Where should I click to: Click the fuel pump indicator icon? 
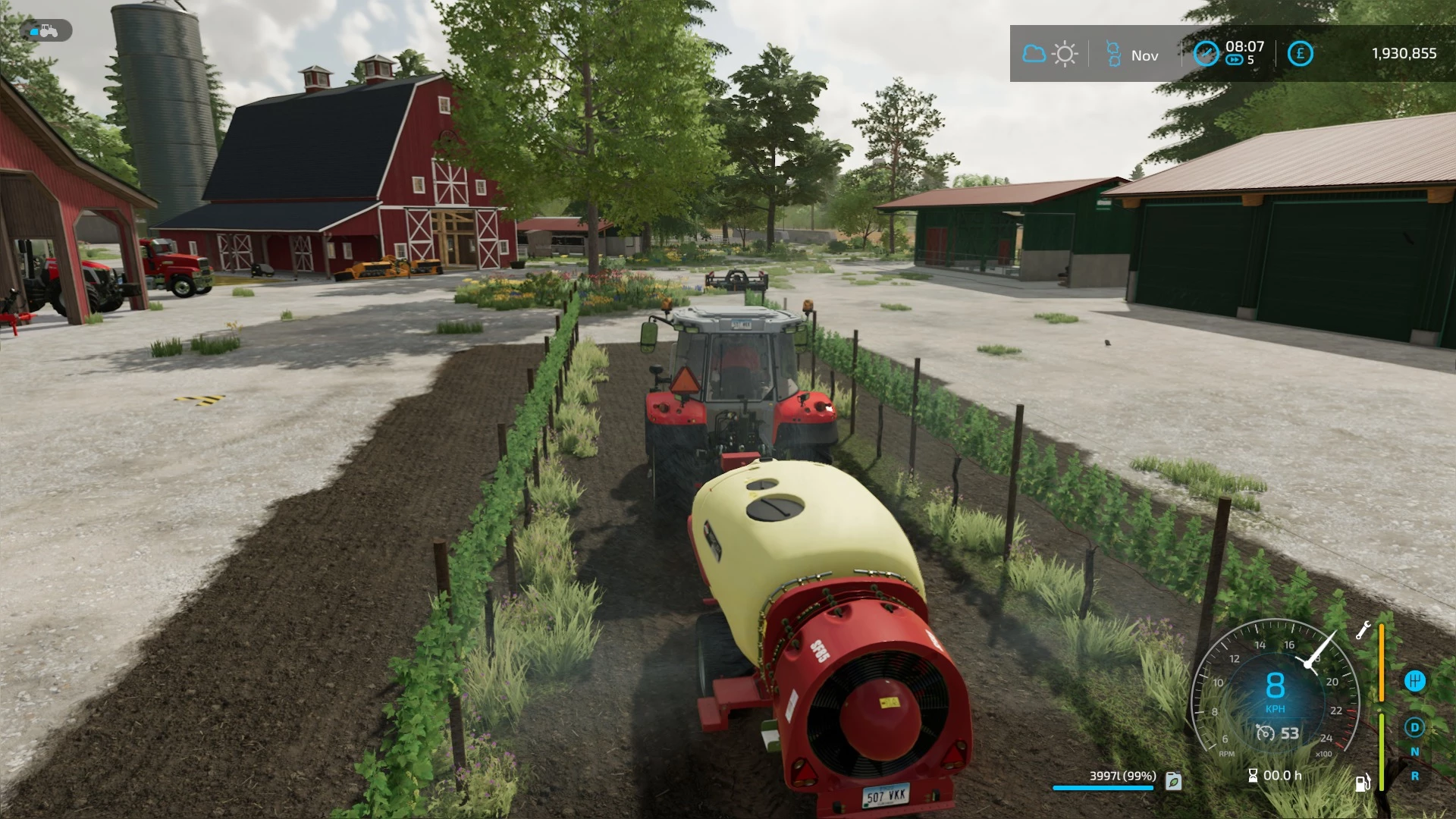click(x=1363, y=783)
